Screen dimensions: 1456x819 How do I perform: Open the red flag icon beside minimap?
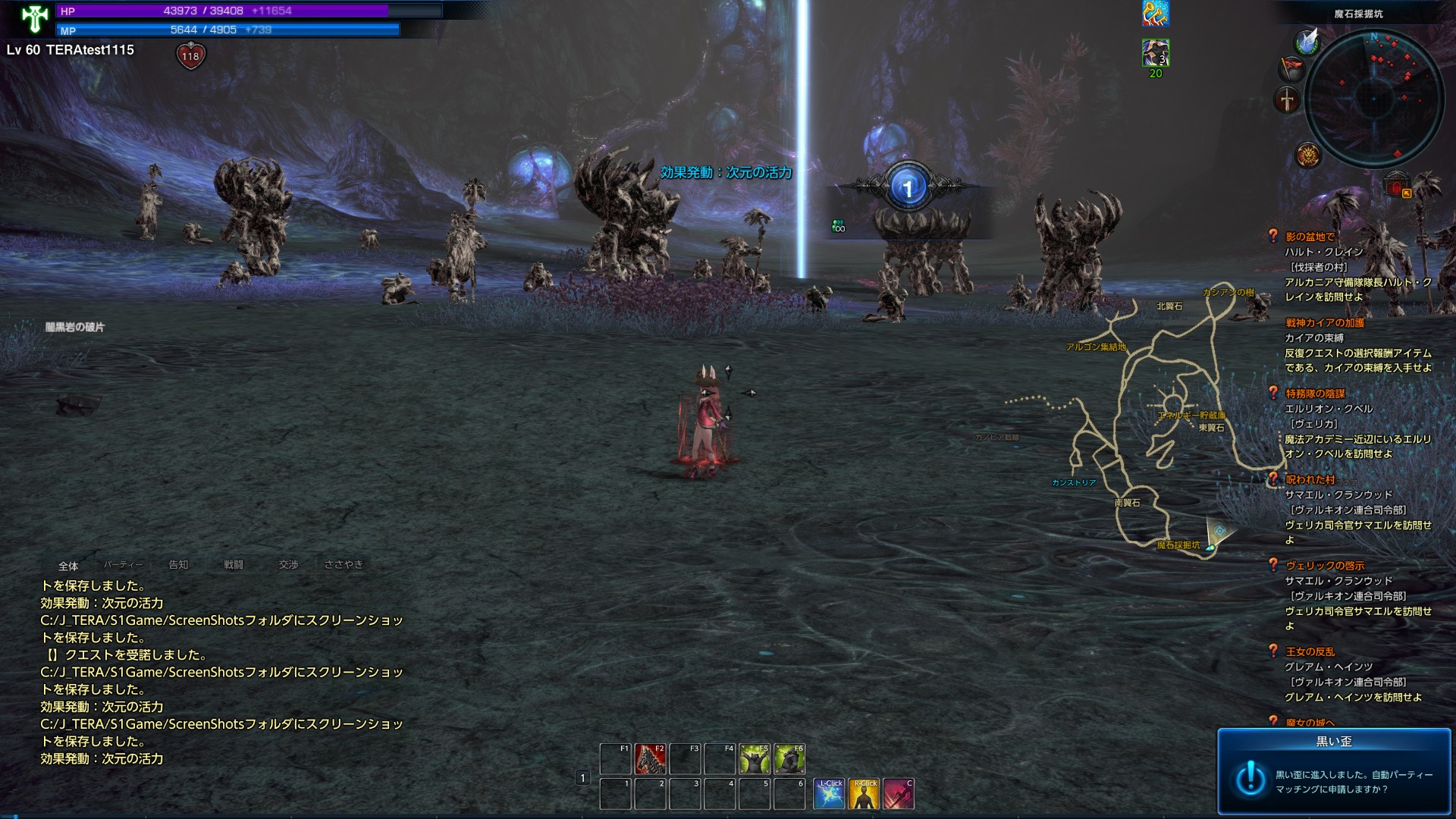tap(1291, 69)
